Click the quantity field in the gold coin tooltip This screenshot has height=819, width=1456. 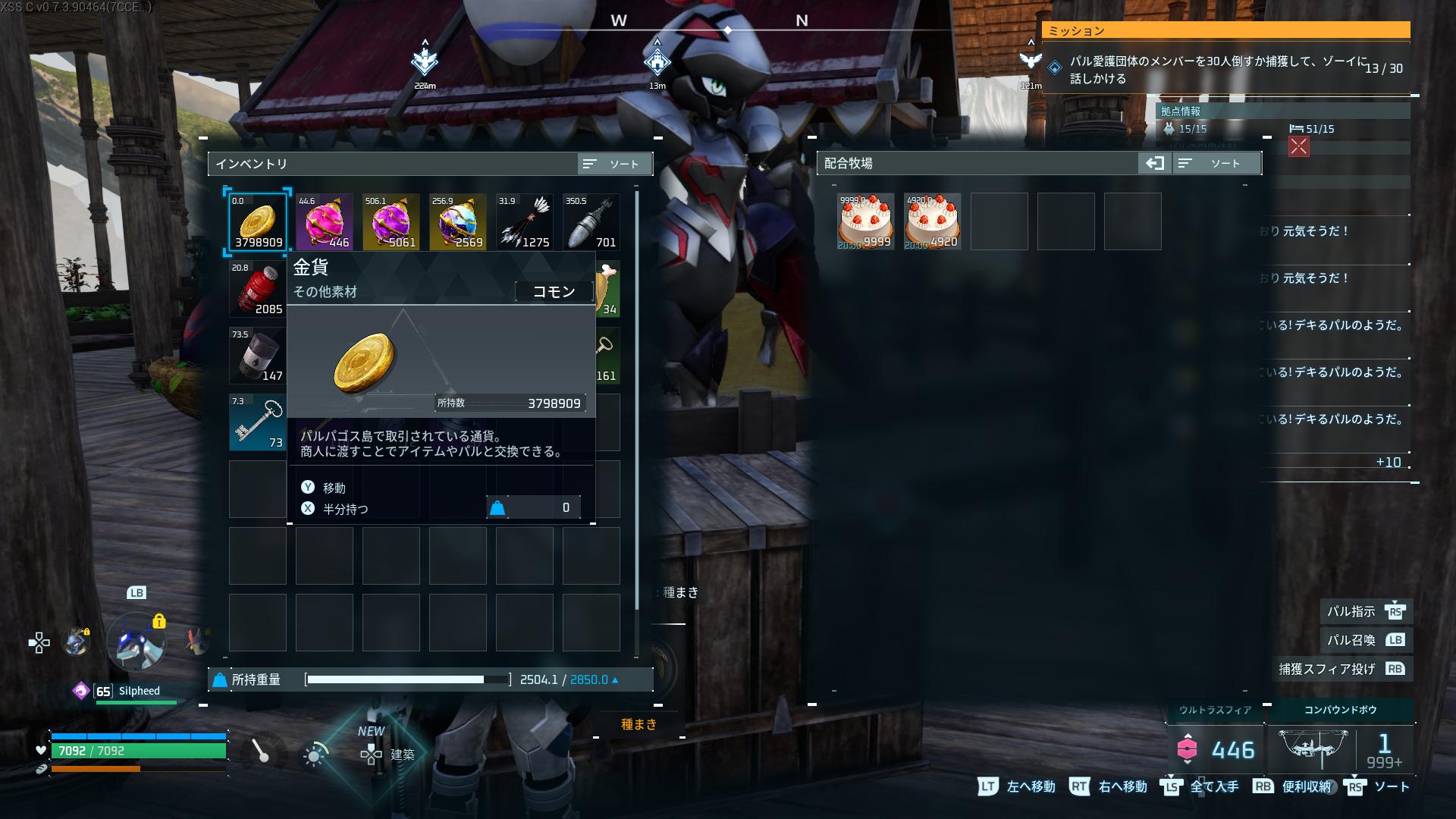[x=533, y=508]
